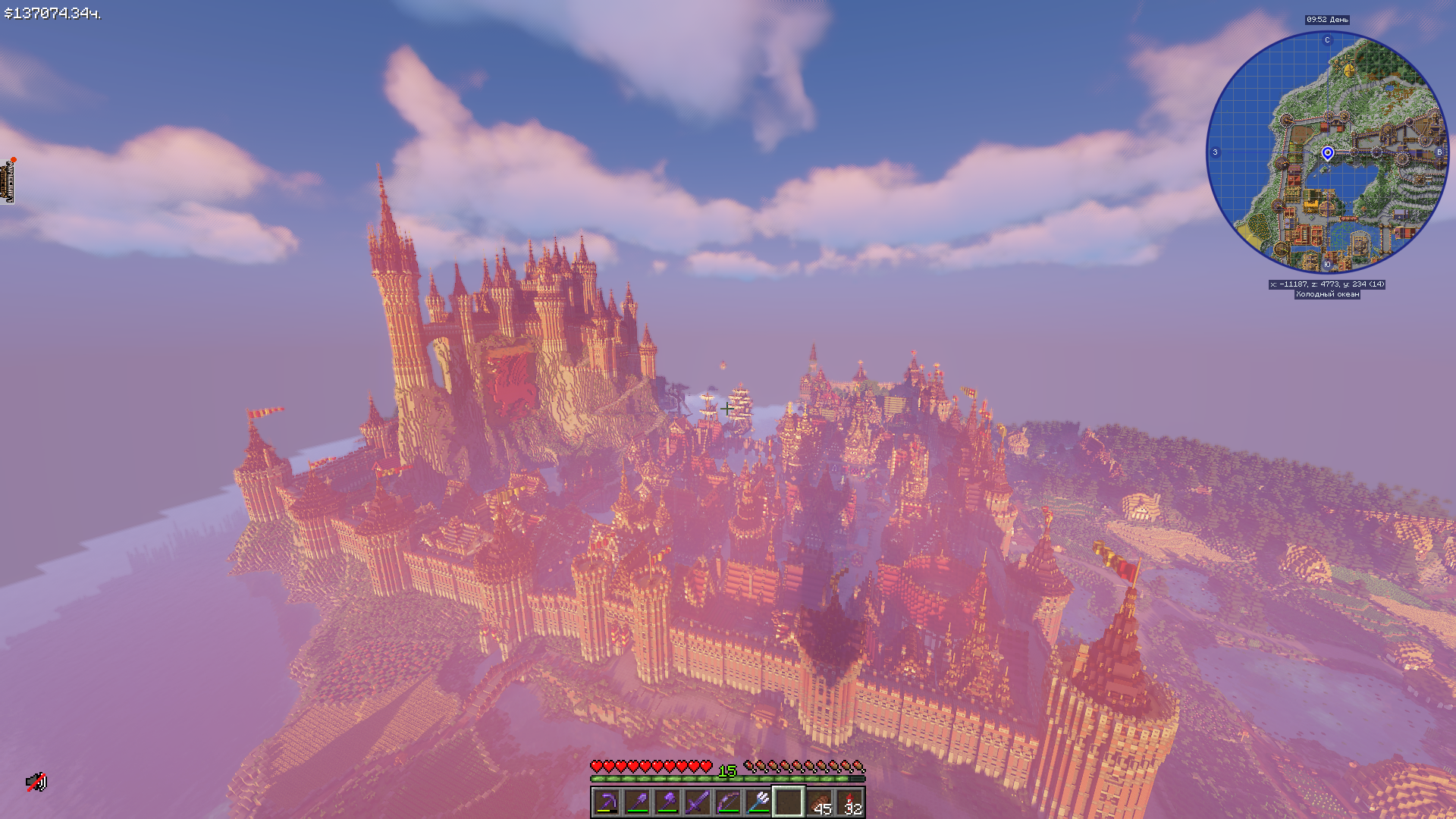The image size is (1456, 819).
Task: Choose the firework rocket stack of 32
Action: 849,802
